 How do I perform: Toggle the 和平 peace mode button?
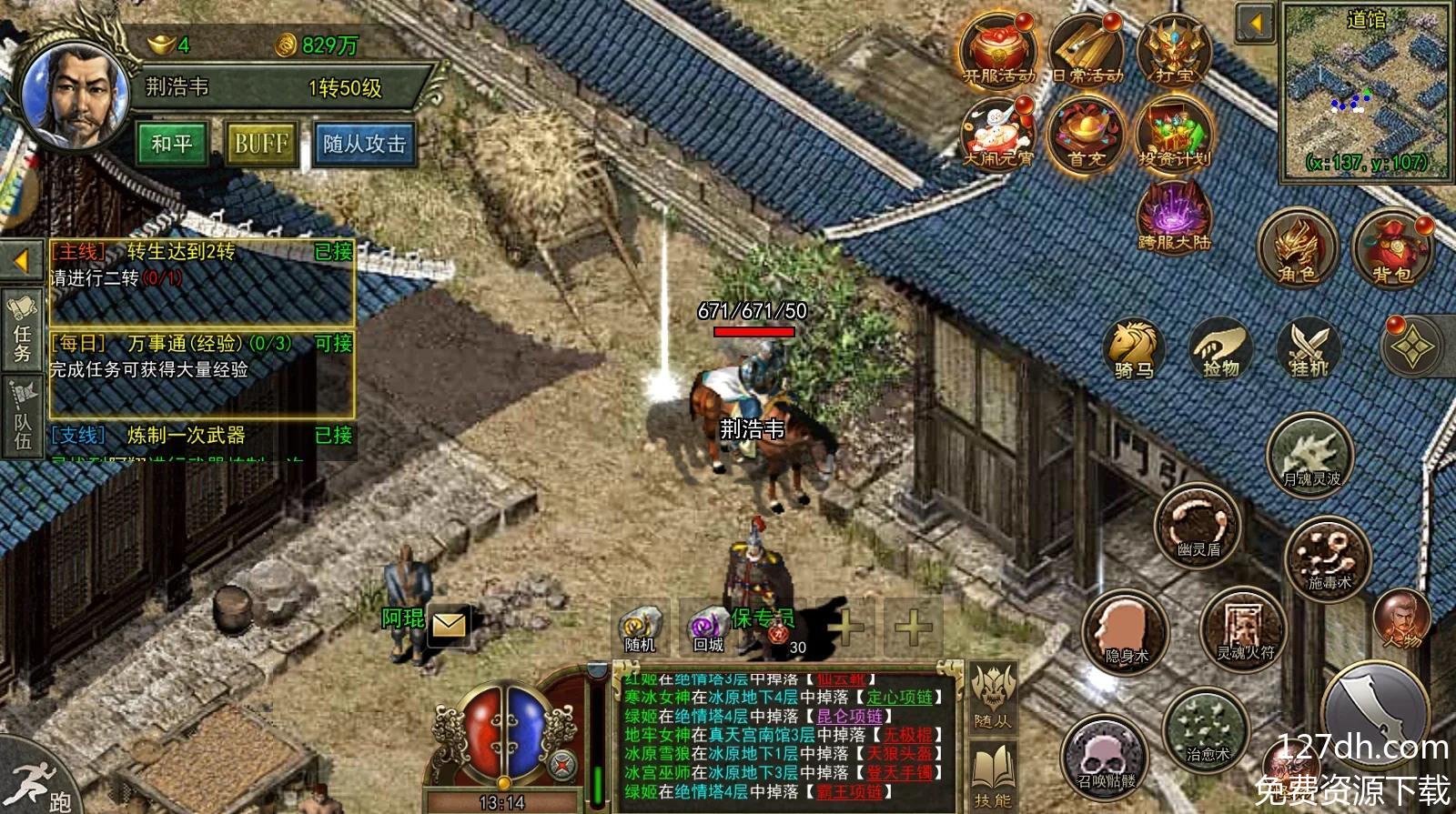tap(172, 144)
